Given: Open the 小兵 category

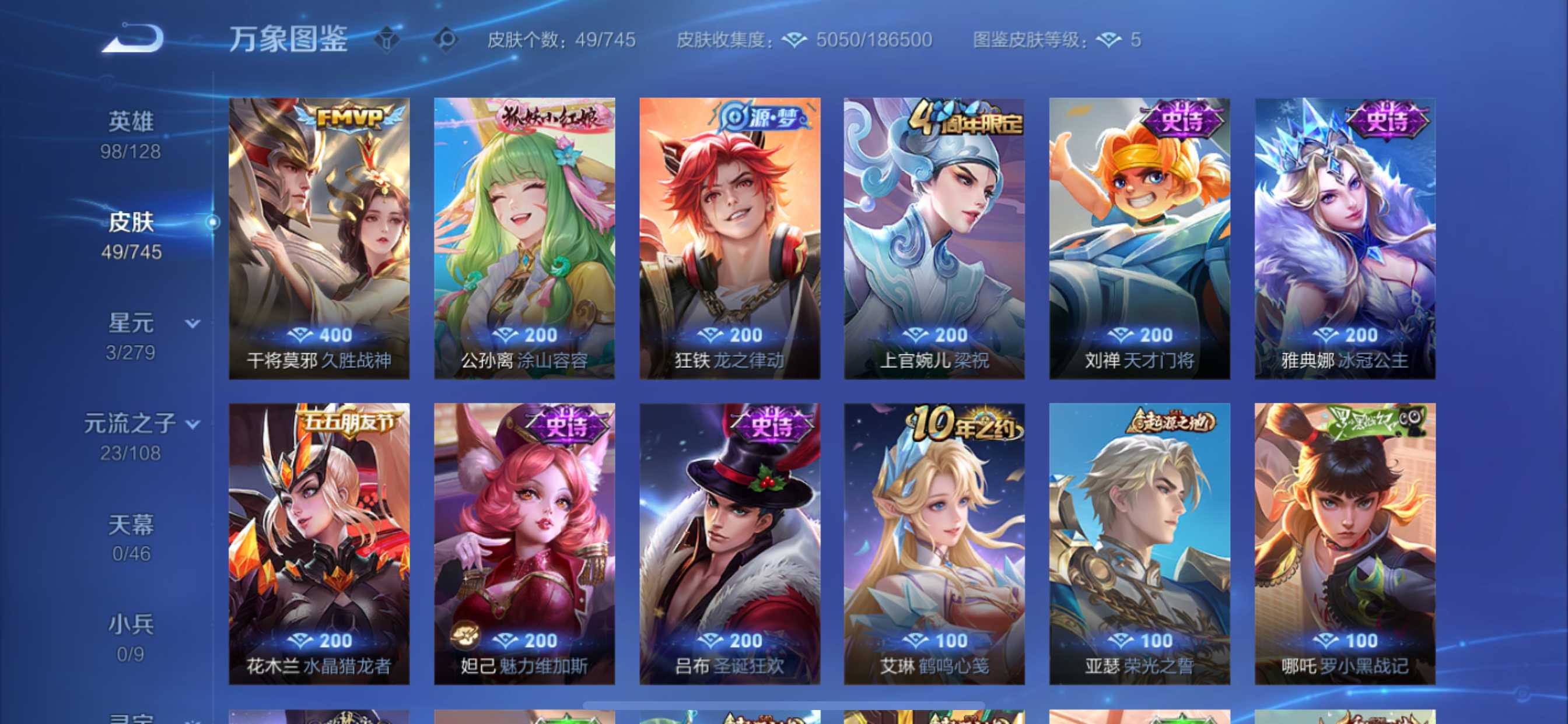Looking at the screenshot, I should (131, 638).
